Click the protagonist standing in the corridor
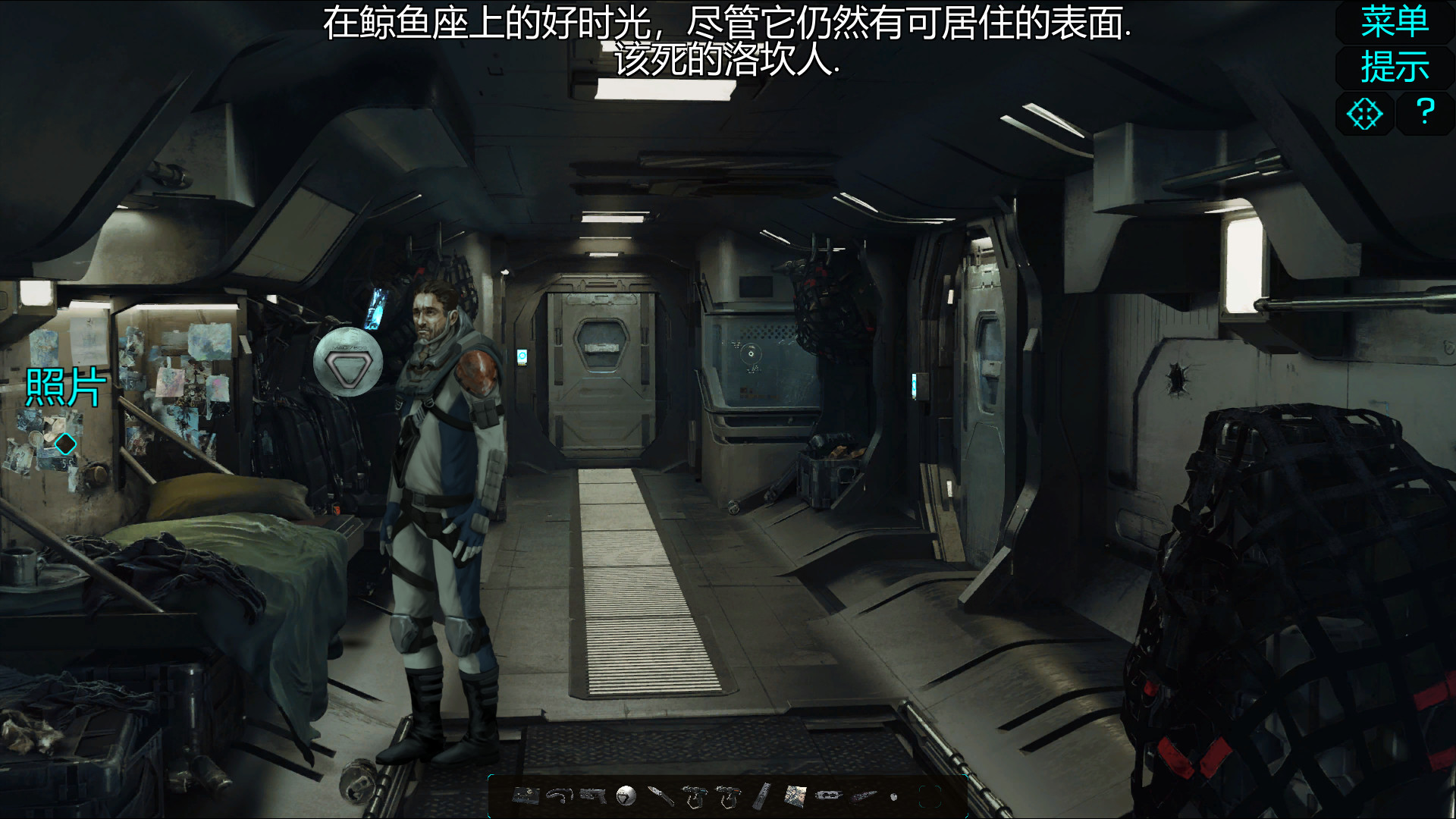1456x819 pixels. point(436,493)
